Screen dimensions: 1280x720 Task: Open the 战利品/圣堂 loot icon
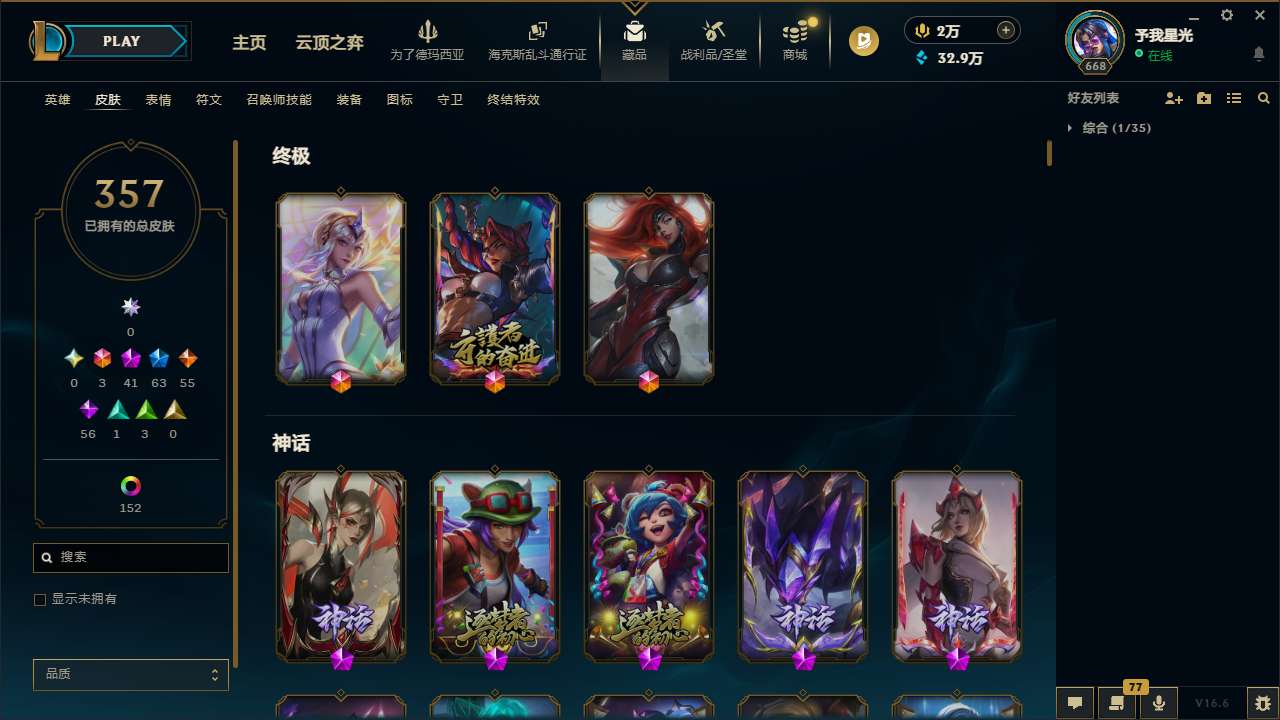pos(713,40)
